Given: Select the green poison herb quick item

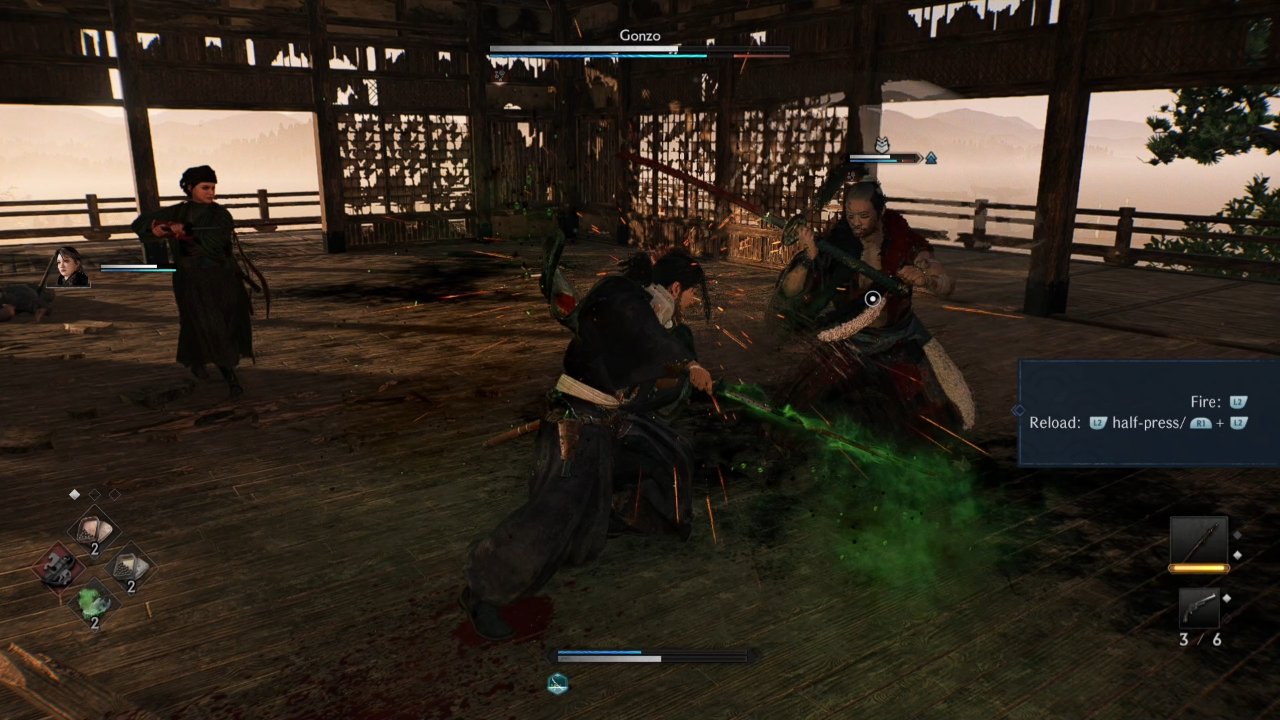Looking at the screenshot, I should pos(95,600).
